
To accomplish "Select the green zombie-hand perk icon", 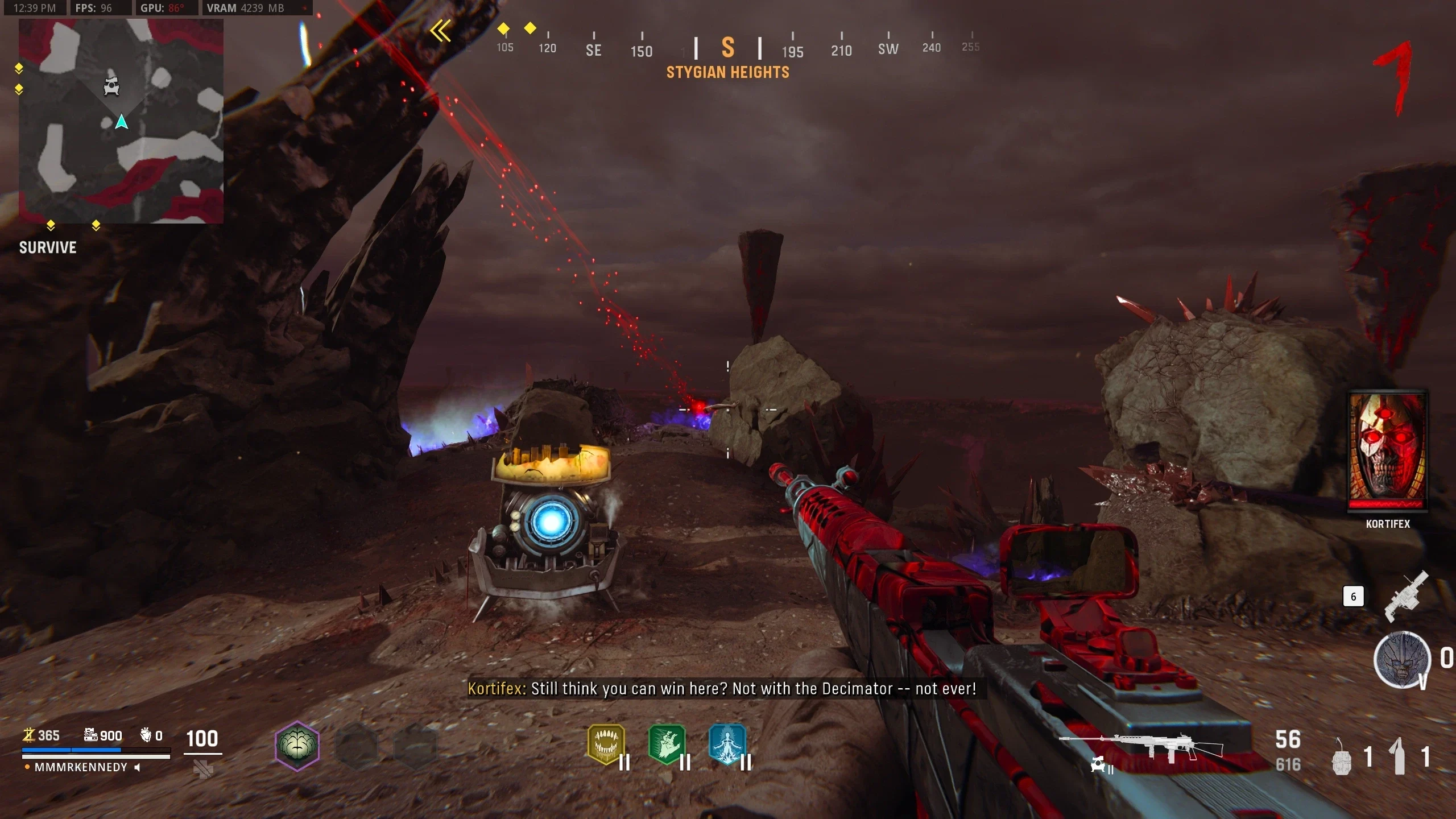I will [x=667, y=744].
